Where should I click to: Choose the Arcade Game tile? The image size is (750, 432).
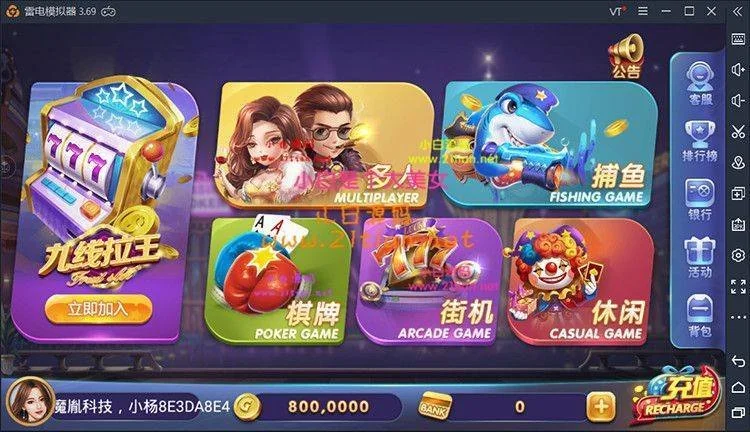[x=428, y=282]
